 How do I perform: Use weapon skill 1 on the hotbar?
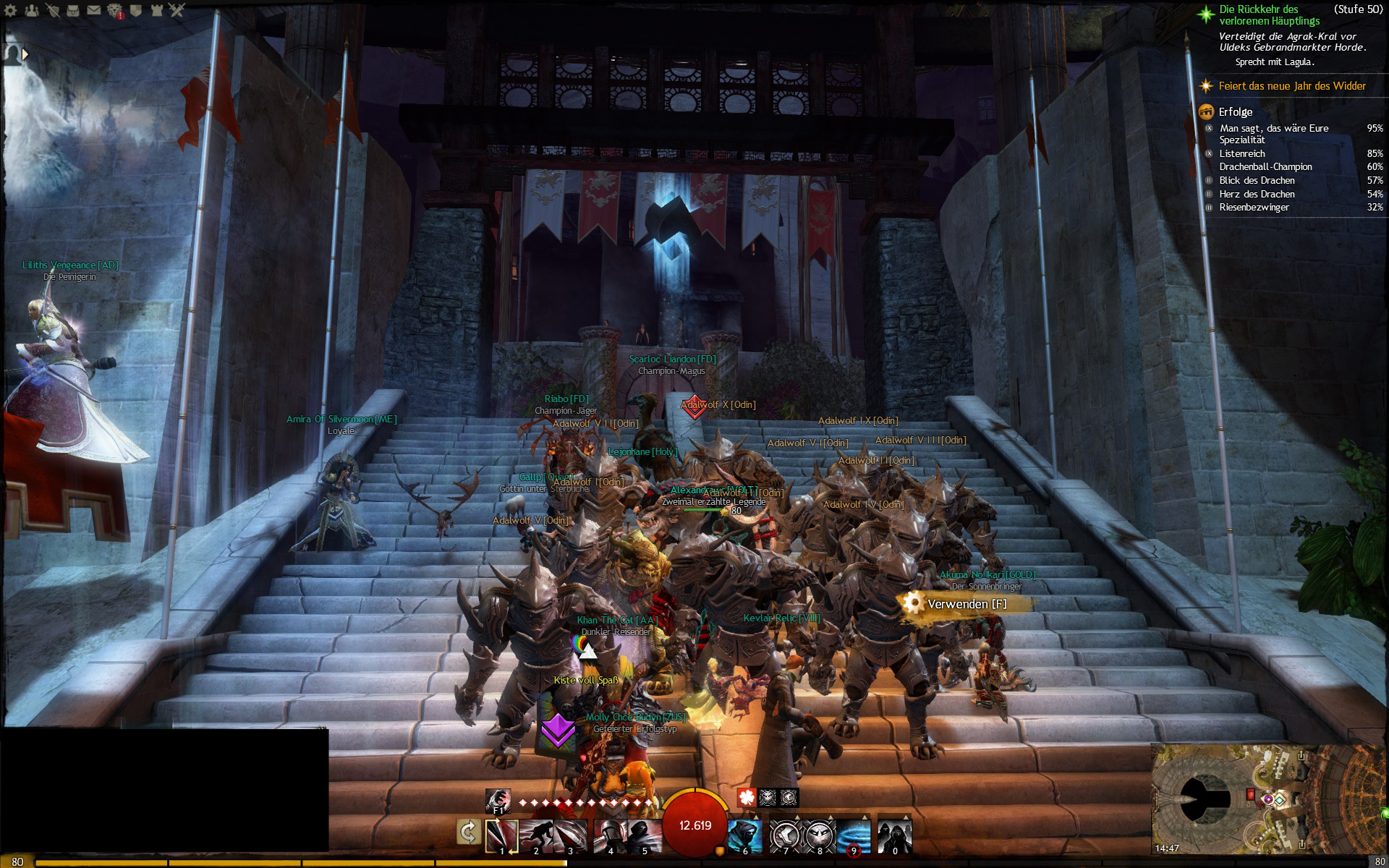(x=501, y=835)
